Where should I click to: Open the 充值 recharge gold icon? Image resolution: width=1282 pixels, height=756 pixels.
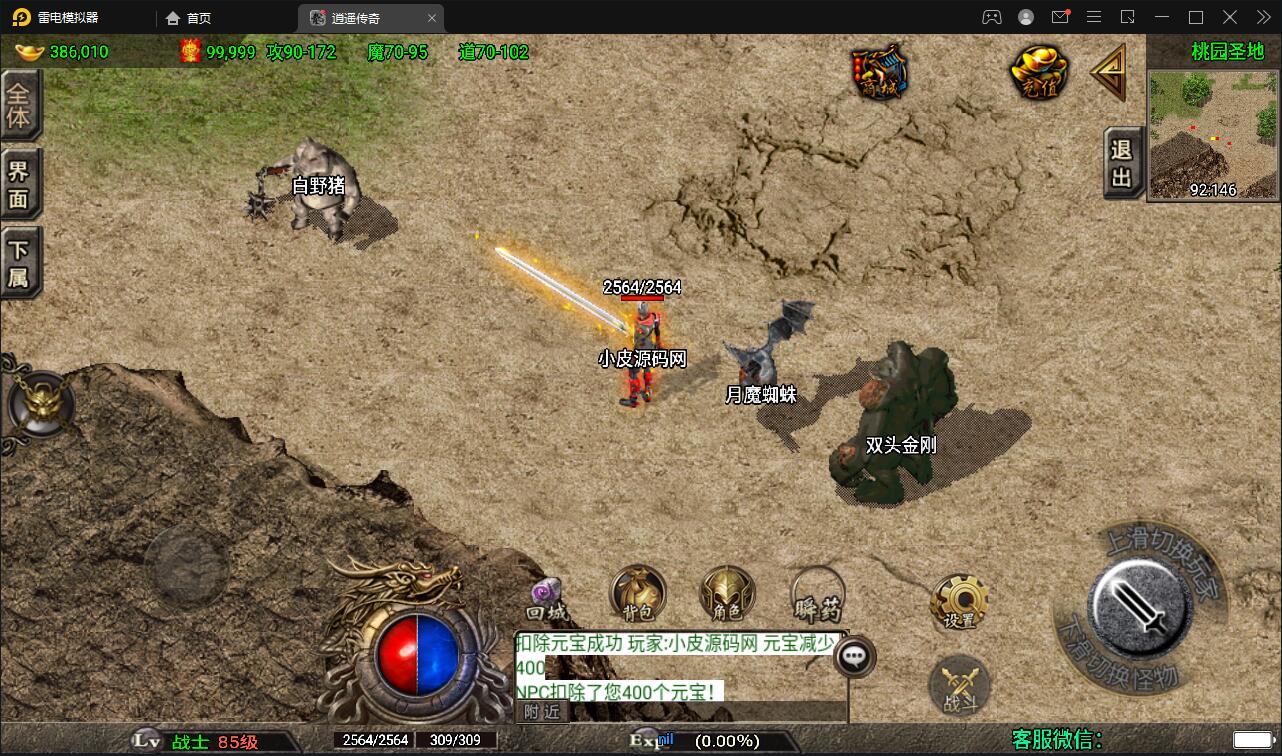1039,72
